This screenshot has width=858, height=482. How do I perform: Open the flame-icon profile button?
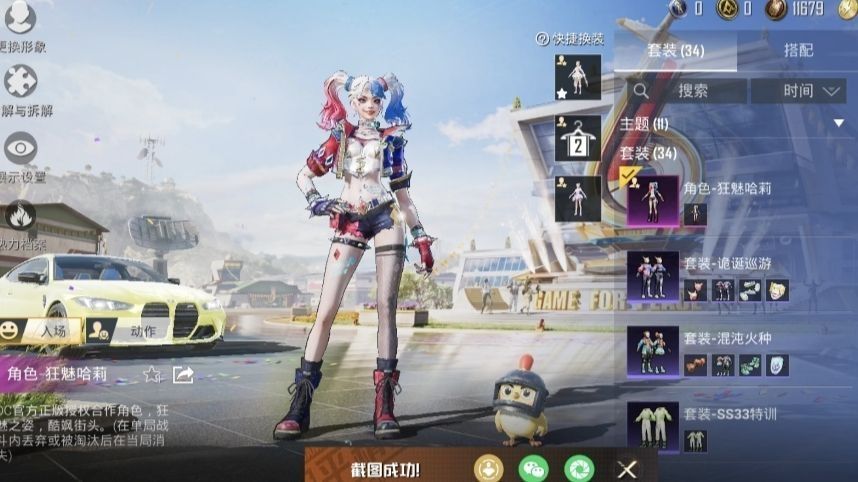(20, 215)
